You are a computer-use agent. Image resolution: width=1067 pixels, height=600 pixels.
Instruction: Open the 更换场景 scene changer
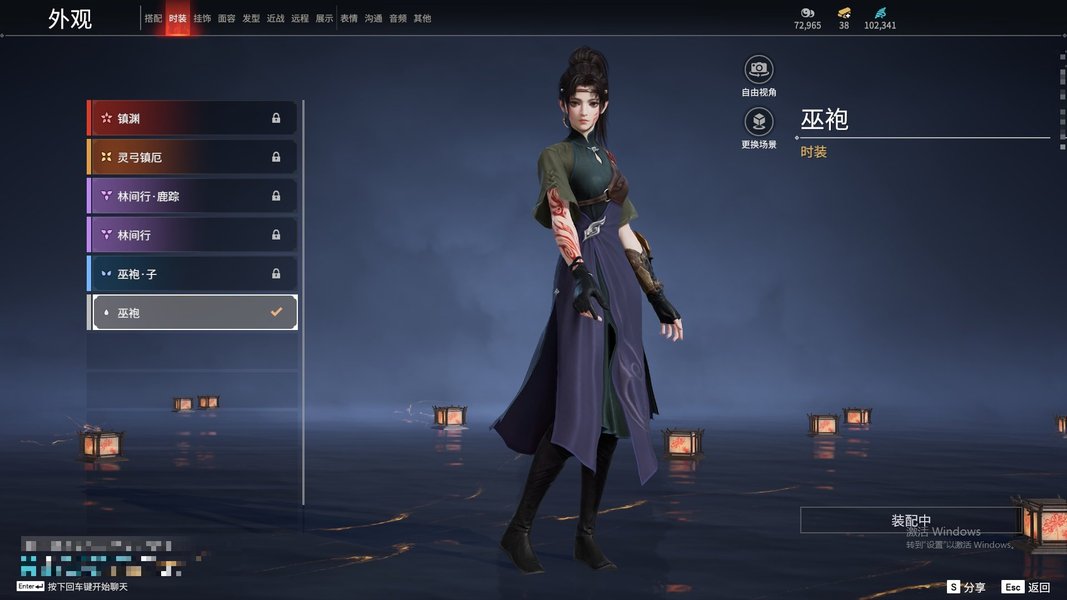[x=759, y=122]
